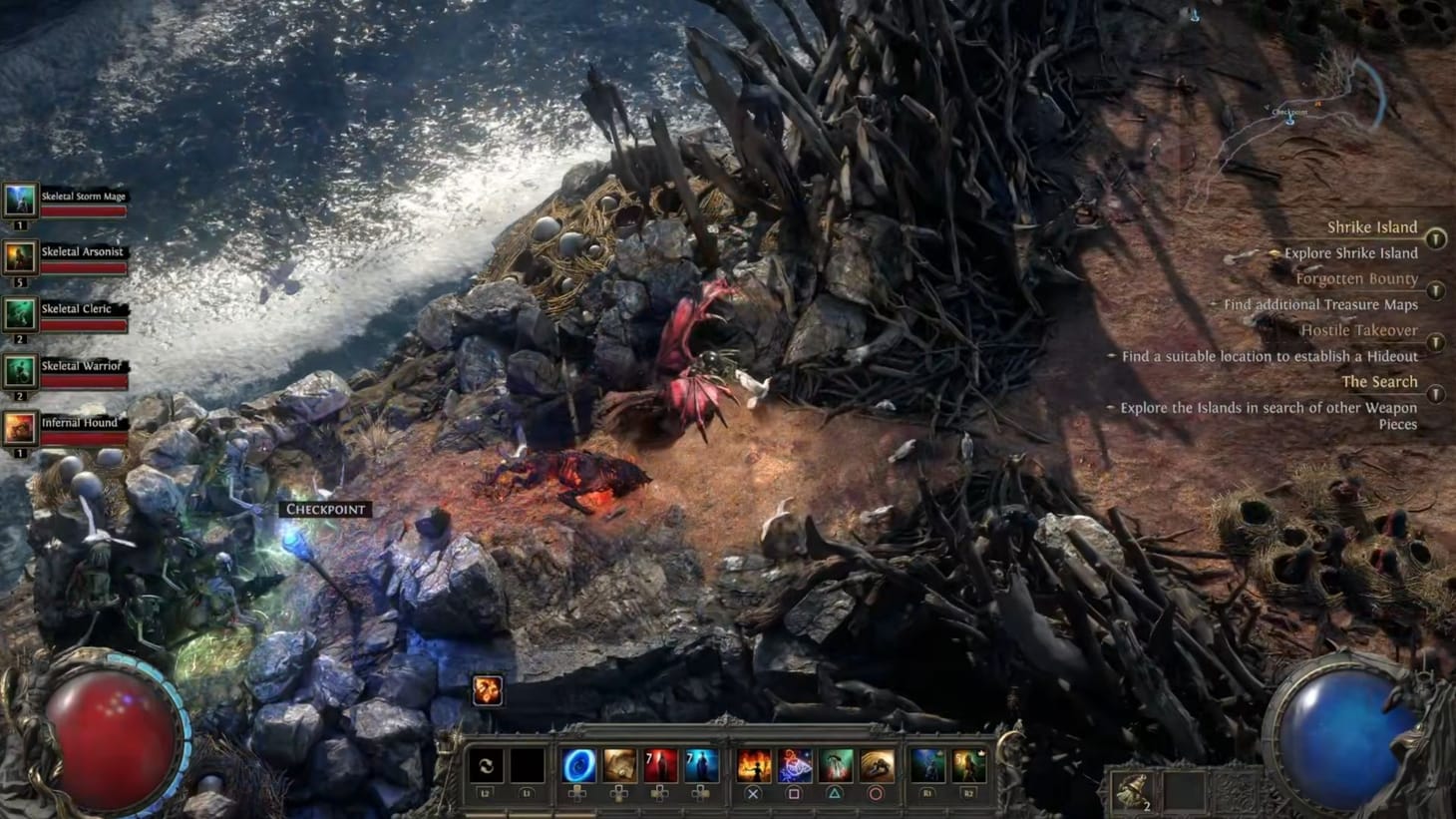
Task: Expand the Skeletal Warrior minion entry
Action: 19,367
